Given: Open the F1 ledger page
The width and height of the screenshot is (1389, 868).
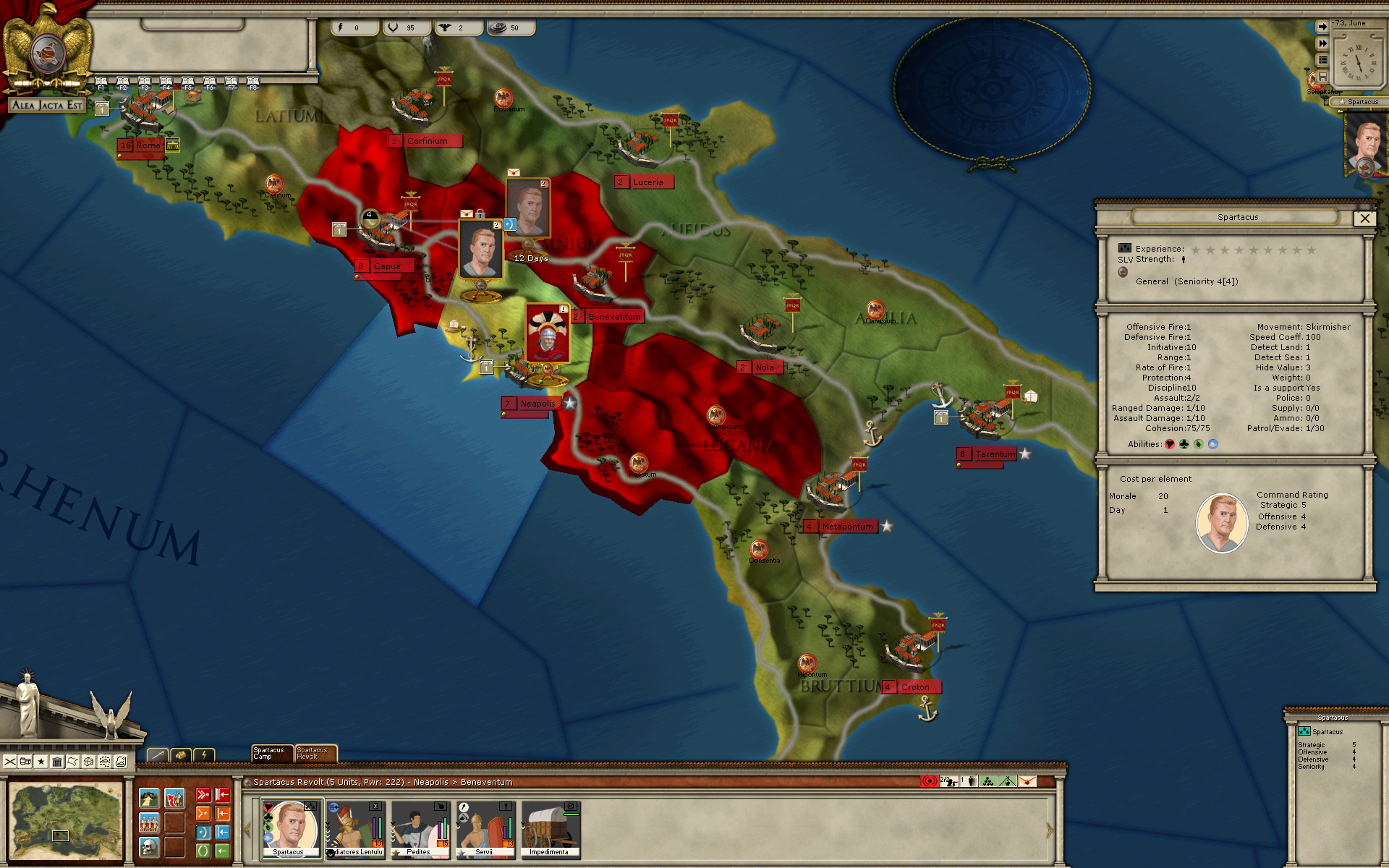Looking at the screenshot, I should [101, 83].
